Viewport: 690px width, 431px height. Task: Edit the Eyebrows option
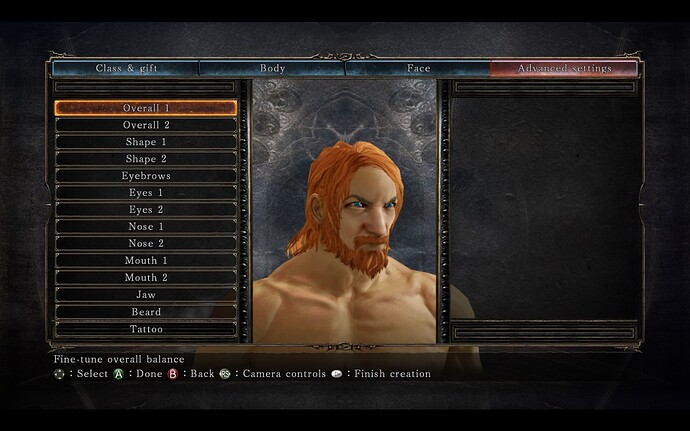[x=146, y=176]
